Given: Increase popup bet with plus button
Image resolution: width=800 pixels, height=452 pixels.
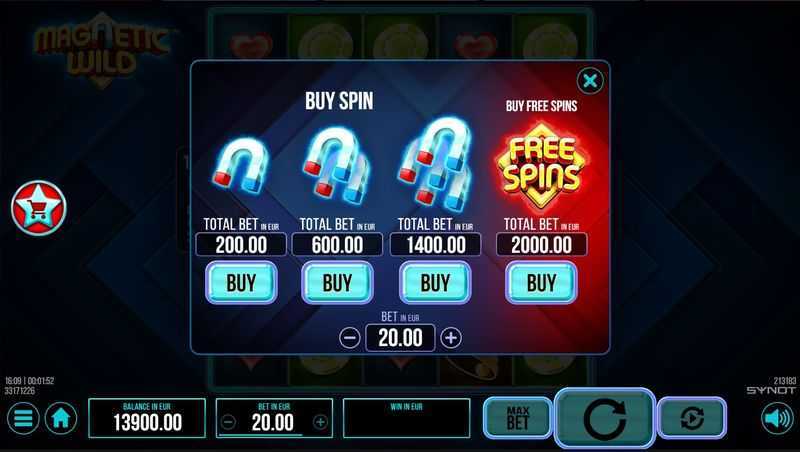Looking at the screenshot, I should point(451,338).
